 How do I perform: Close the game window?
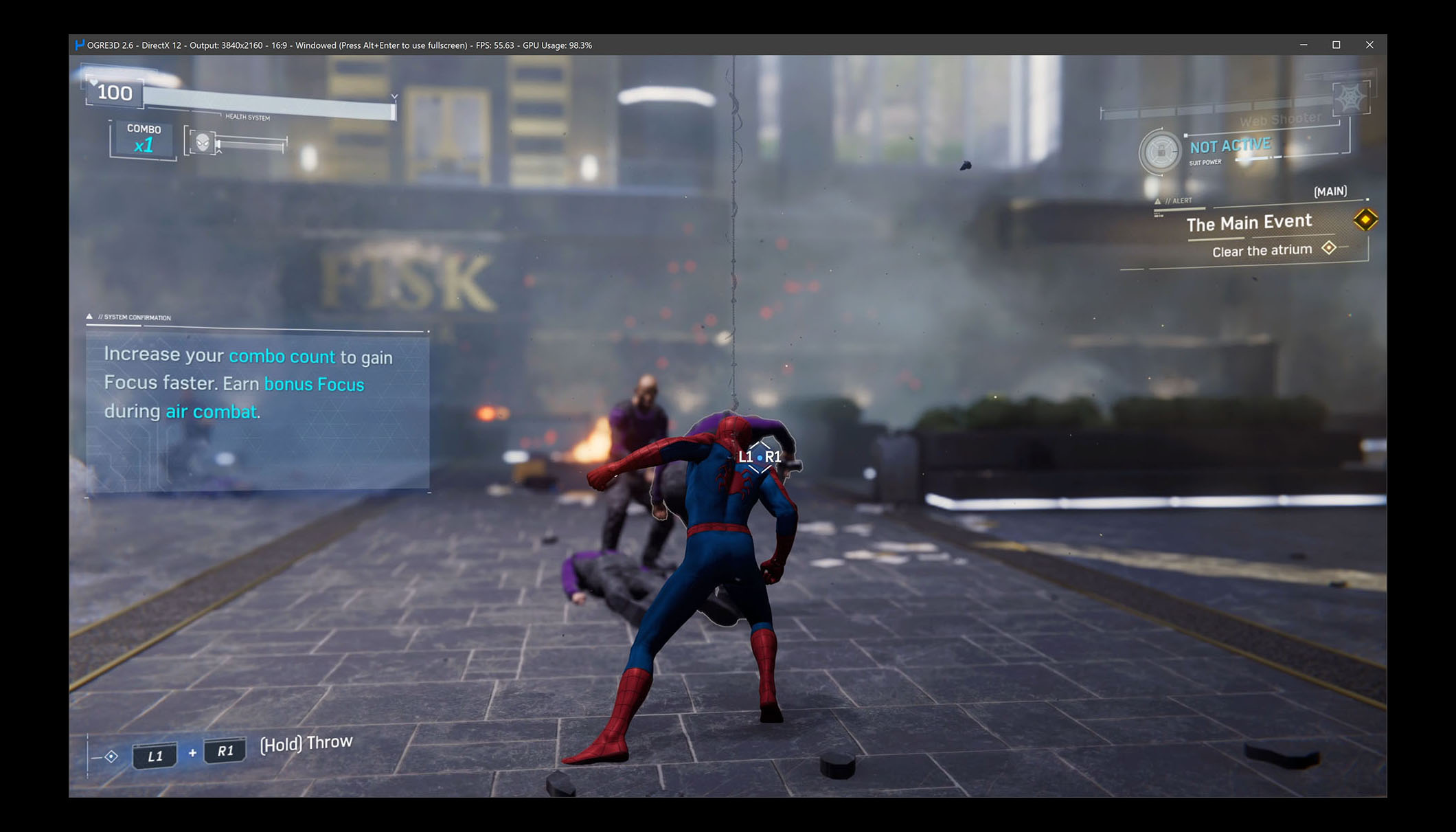click(1369, 45)
